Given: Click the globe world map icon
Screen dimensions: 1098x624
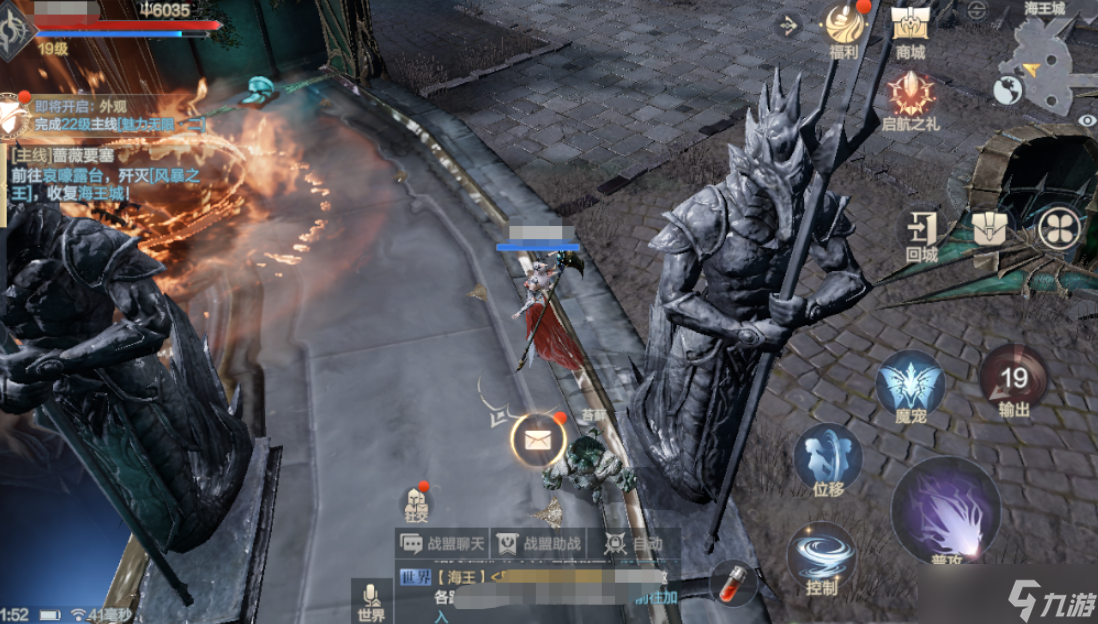Looking at the screenshot, I should pos(1007,91).
